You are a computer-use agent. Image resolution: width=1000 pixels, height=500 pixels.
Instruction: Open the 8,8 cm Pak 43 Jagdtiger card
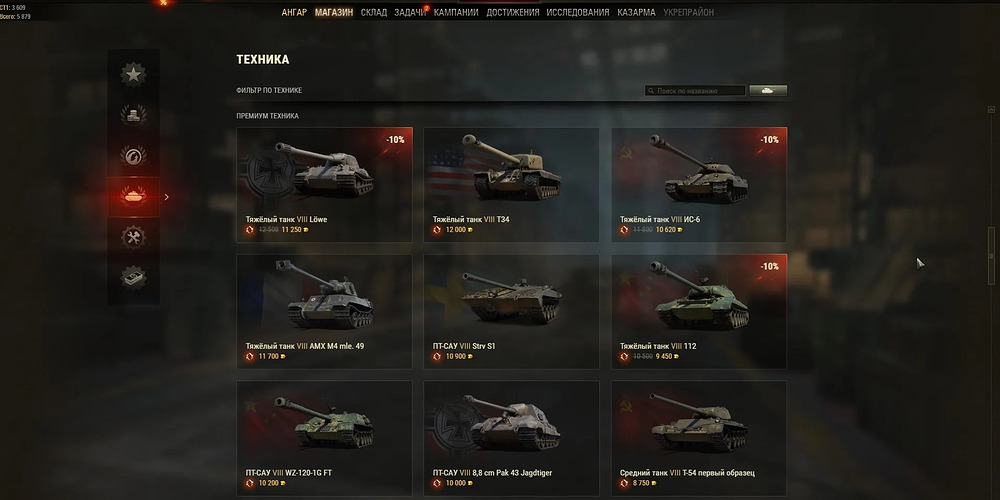click(511, 438)
